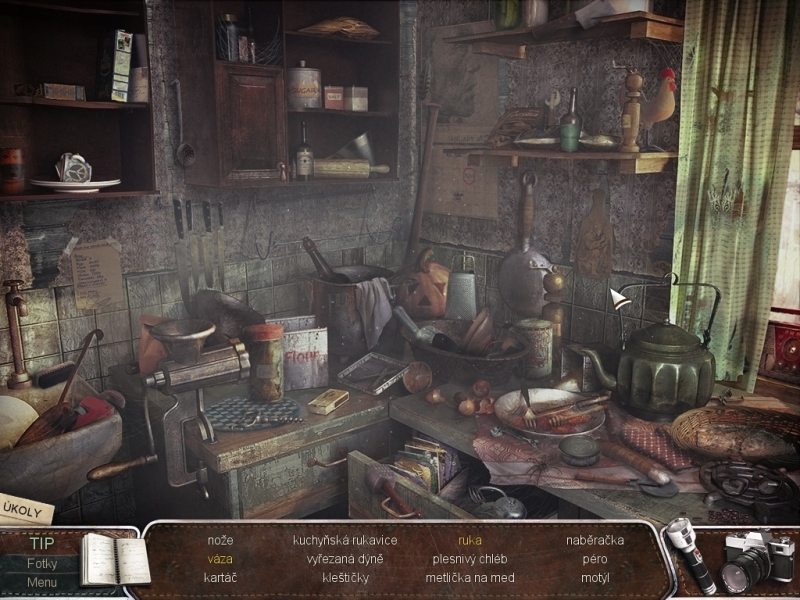Show the ÚKOLY tasks tab
This screenshot has height=600, width=800.
point(24,507)
